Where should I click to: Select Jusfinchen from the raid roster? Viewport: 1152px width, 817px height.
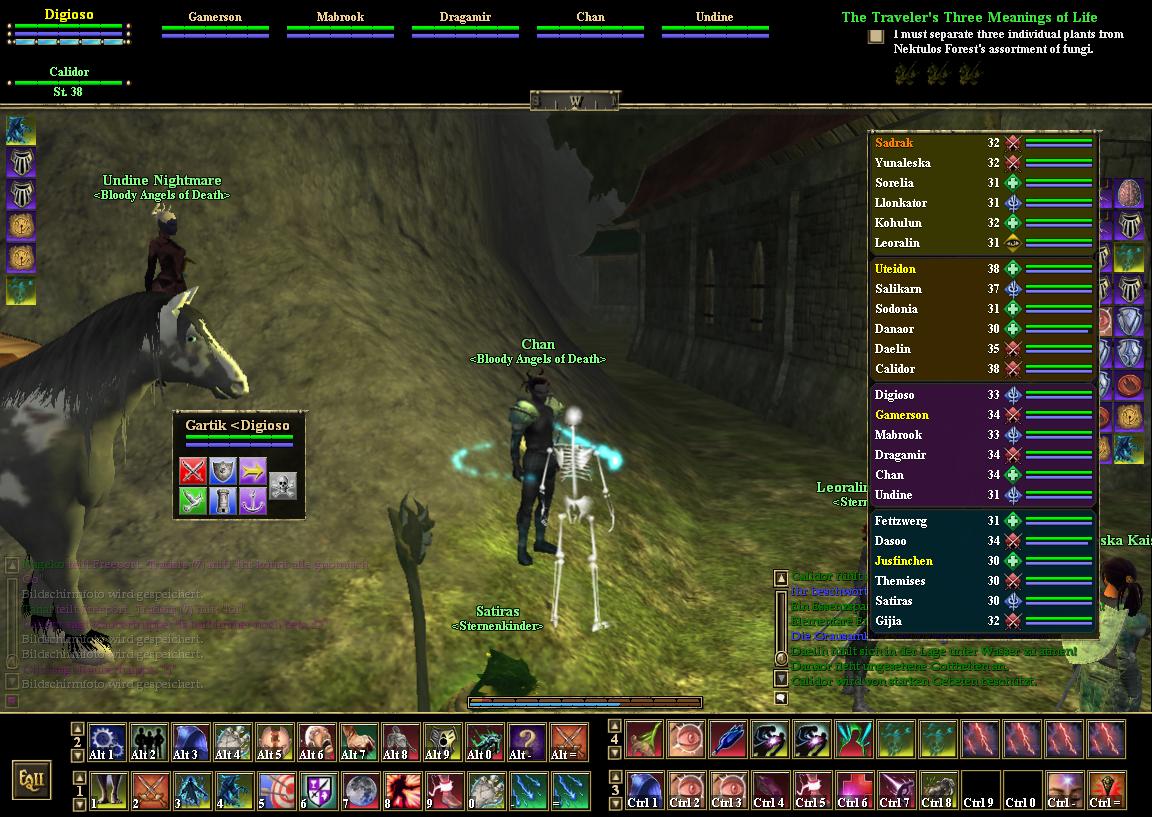(903, 561)
